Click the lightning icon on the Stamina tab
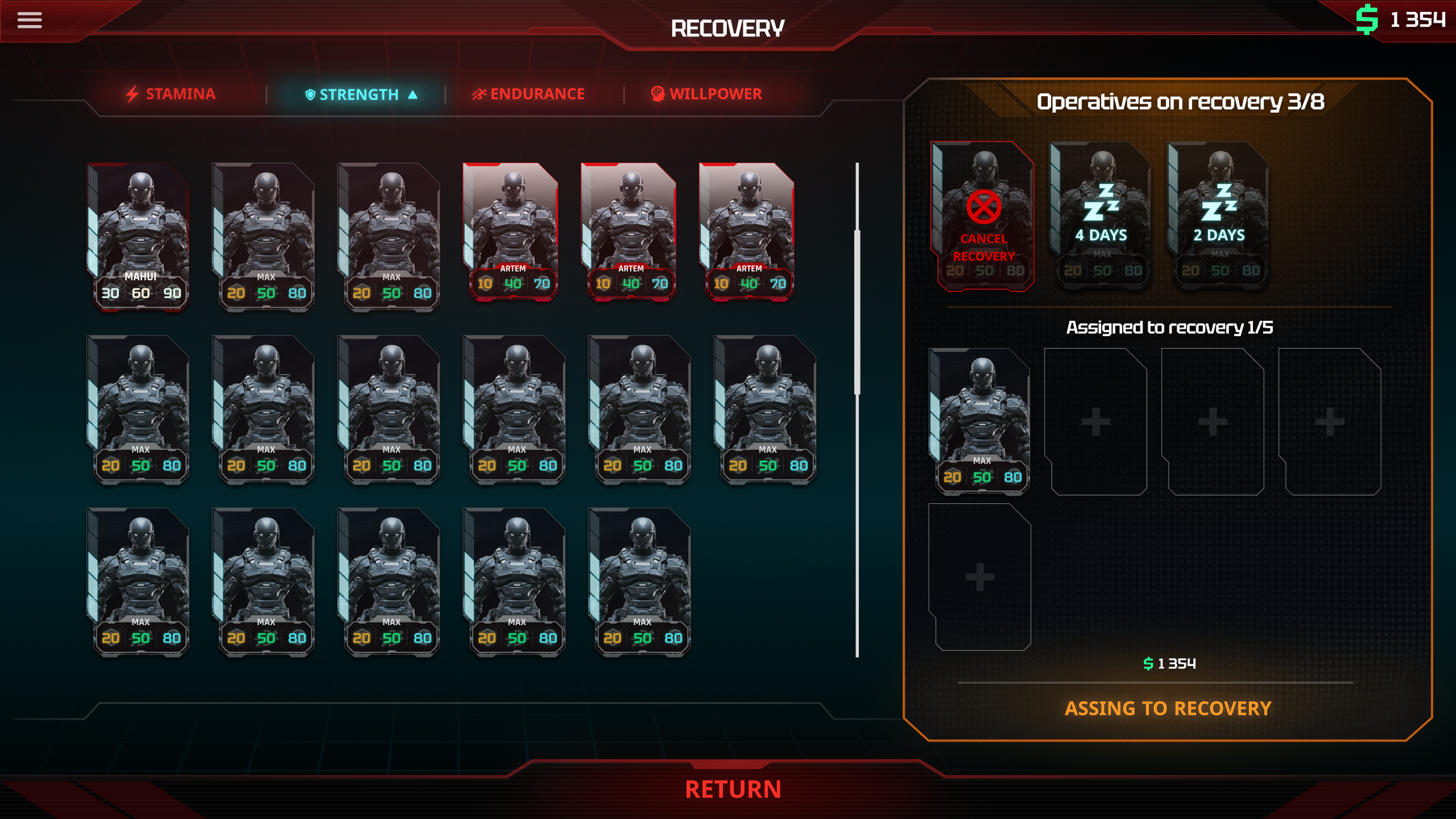This screenshot has height=819, width=1456. 134,93
